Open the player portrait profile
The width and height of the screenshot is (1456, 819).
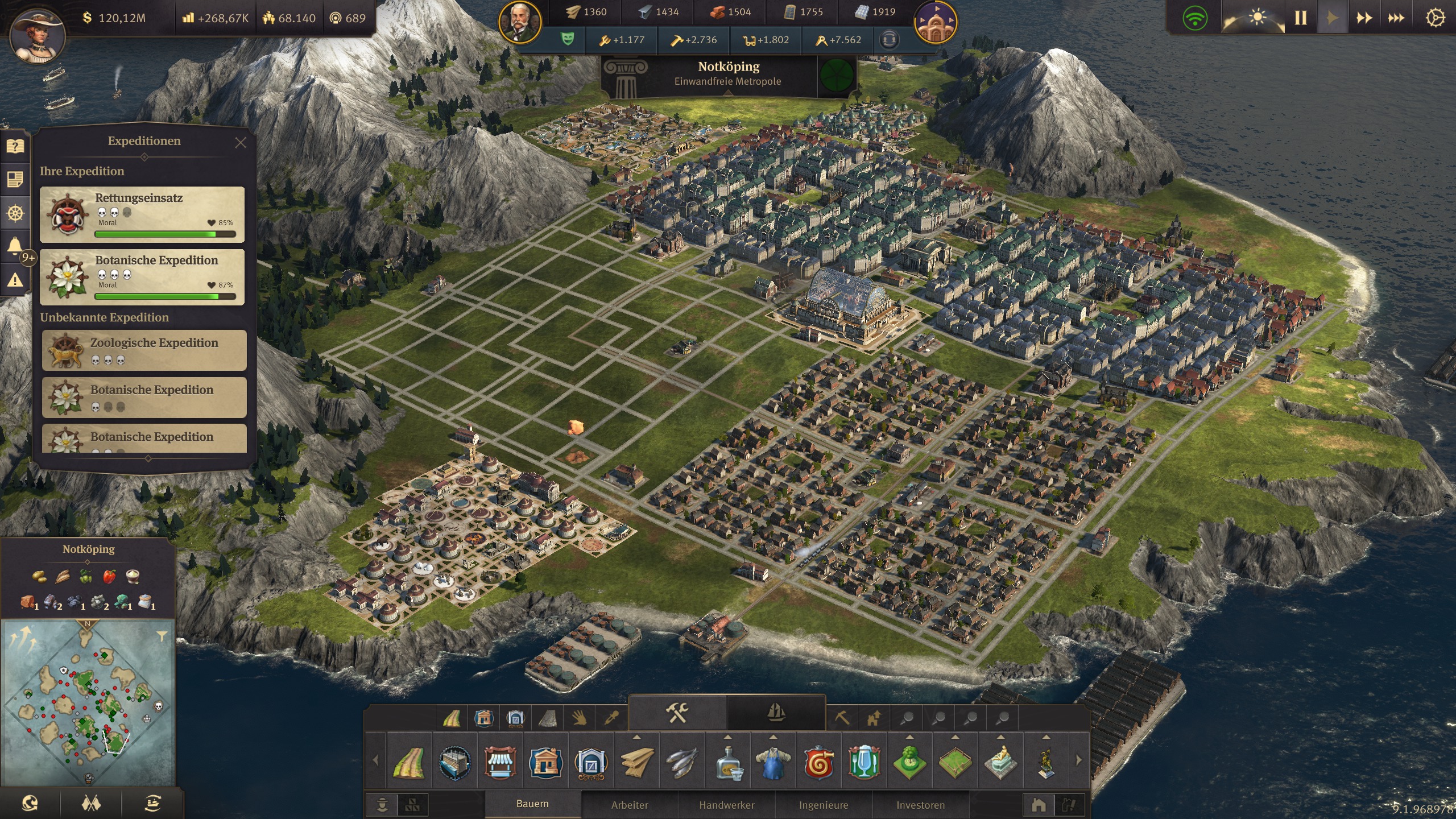[38, 34]
